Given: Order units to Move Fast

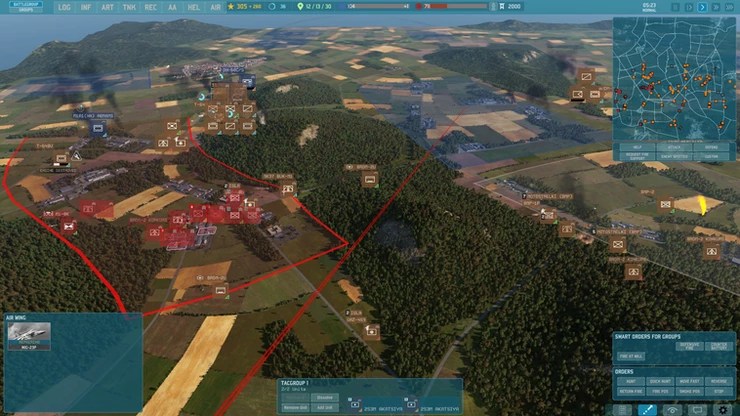Looking at the screenshot, I should [689, 380].
